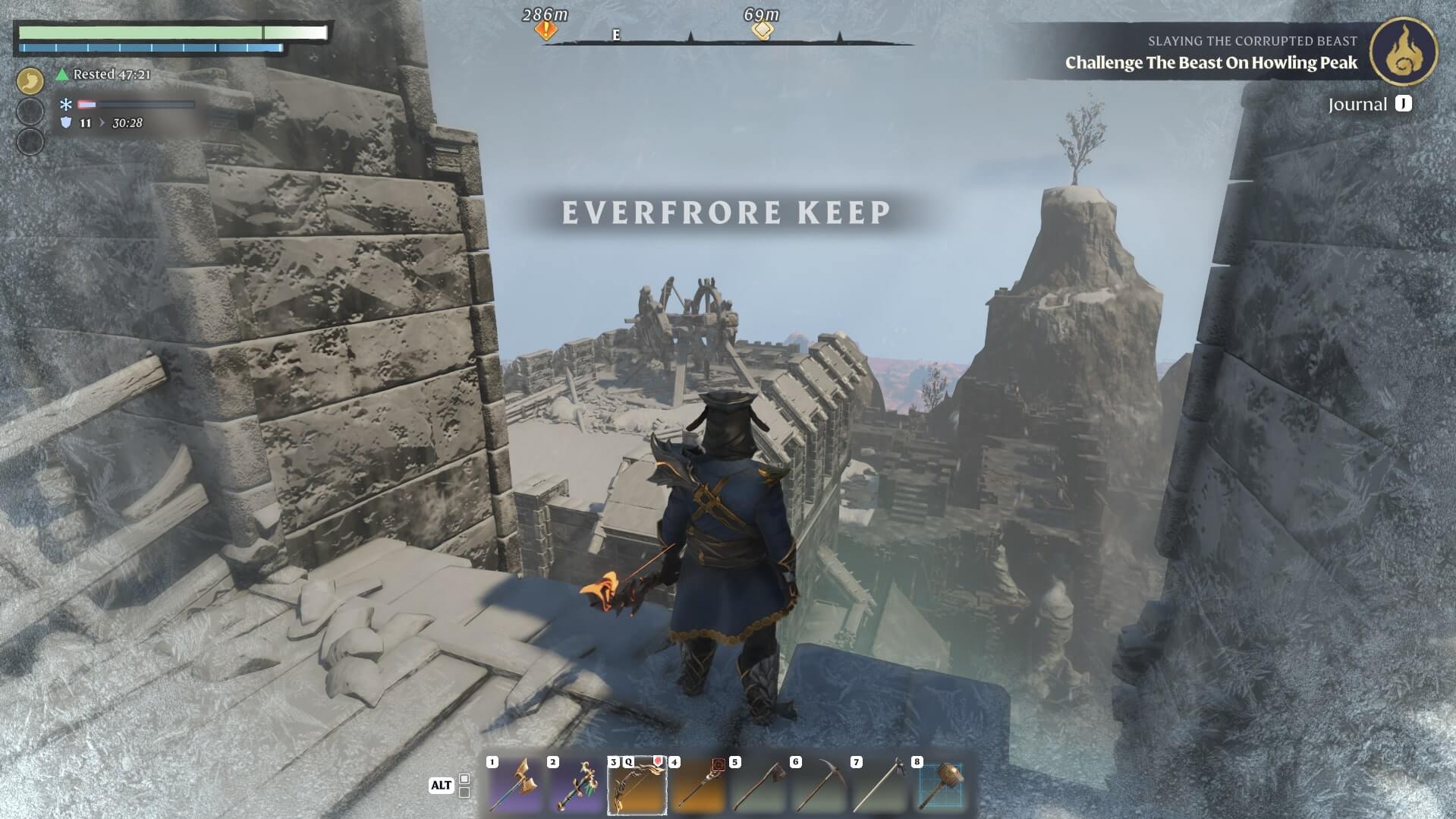Click the orange exclamation quest marker on compass

[546, 30]
